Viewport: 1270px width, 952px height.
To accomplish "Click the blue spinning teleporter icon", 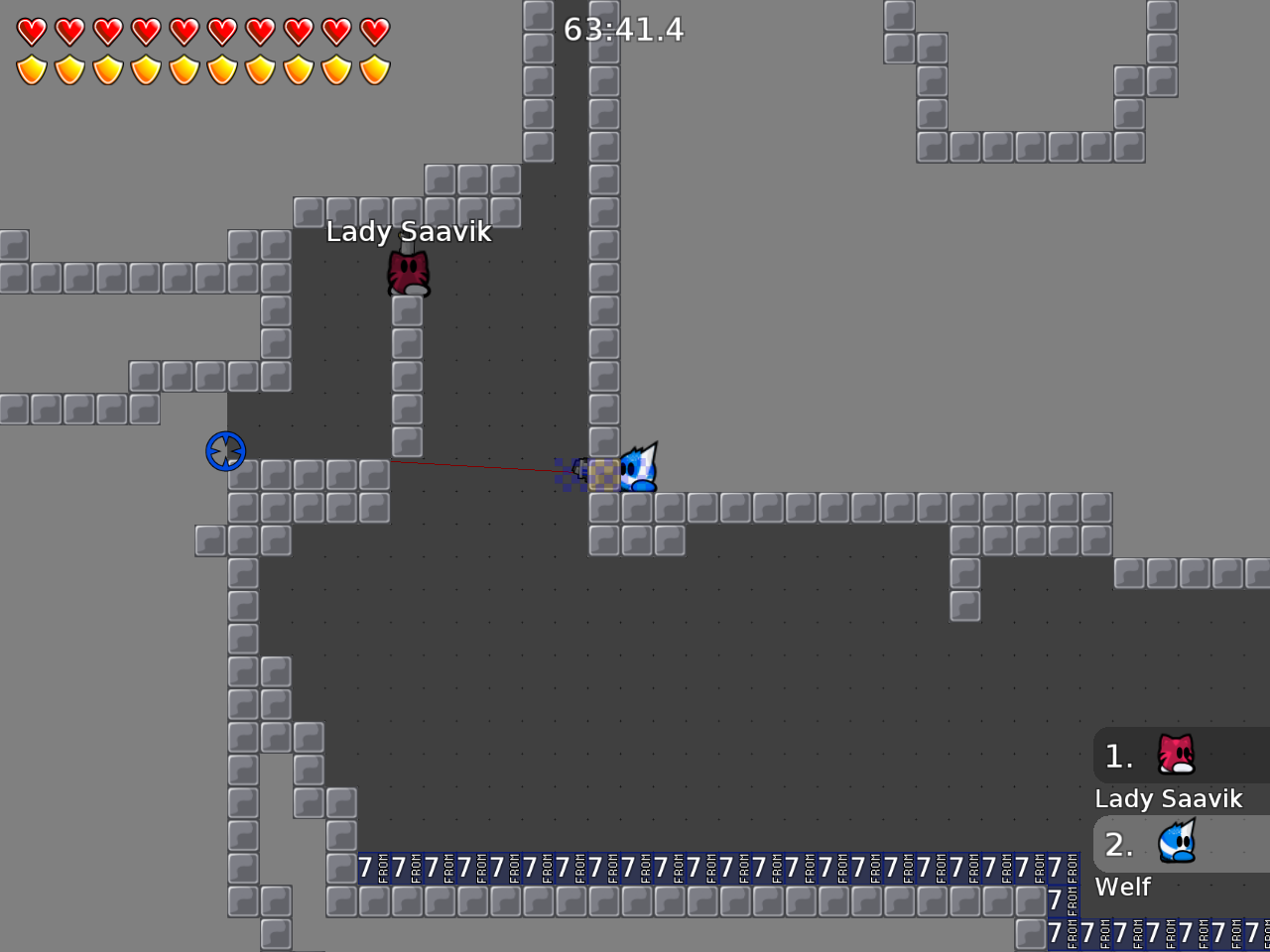I will (x=224, y=450).
